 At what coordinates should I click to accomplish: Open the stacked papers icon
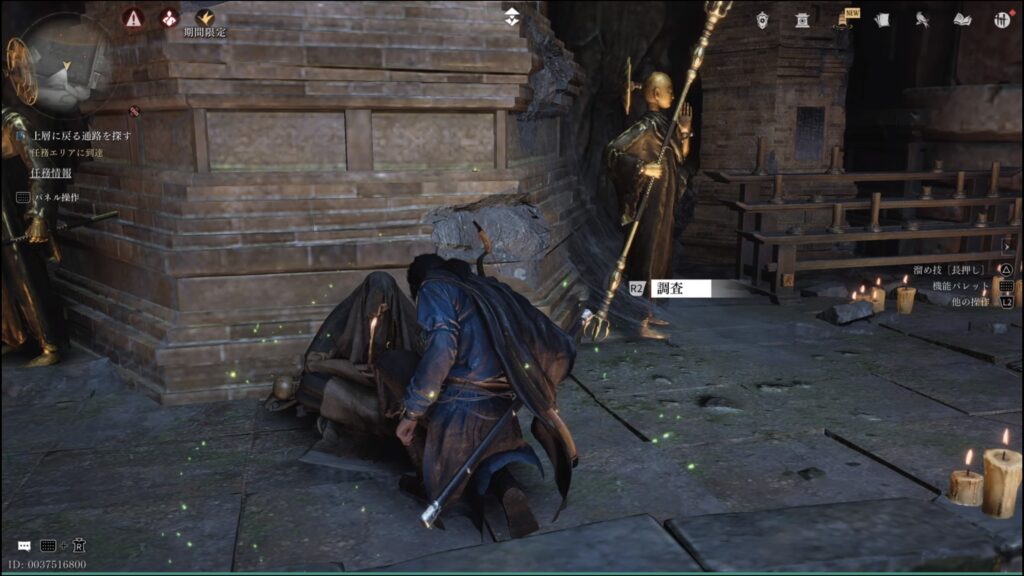point(882,19)
